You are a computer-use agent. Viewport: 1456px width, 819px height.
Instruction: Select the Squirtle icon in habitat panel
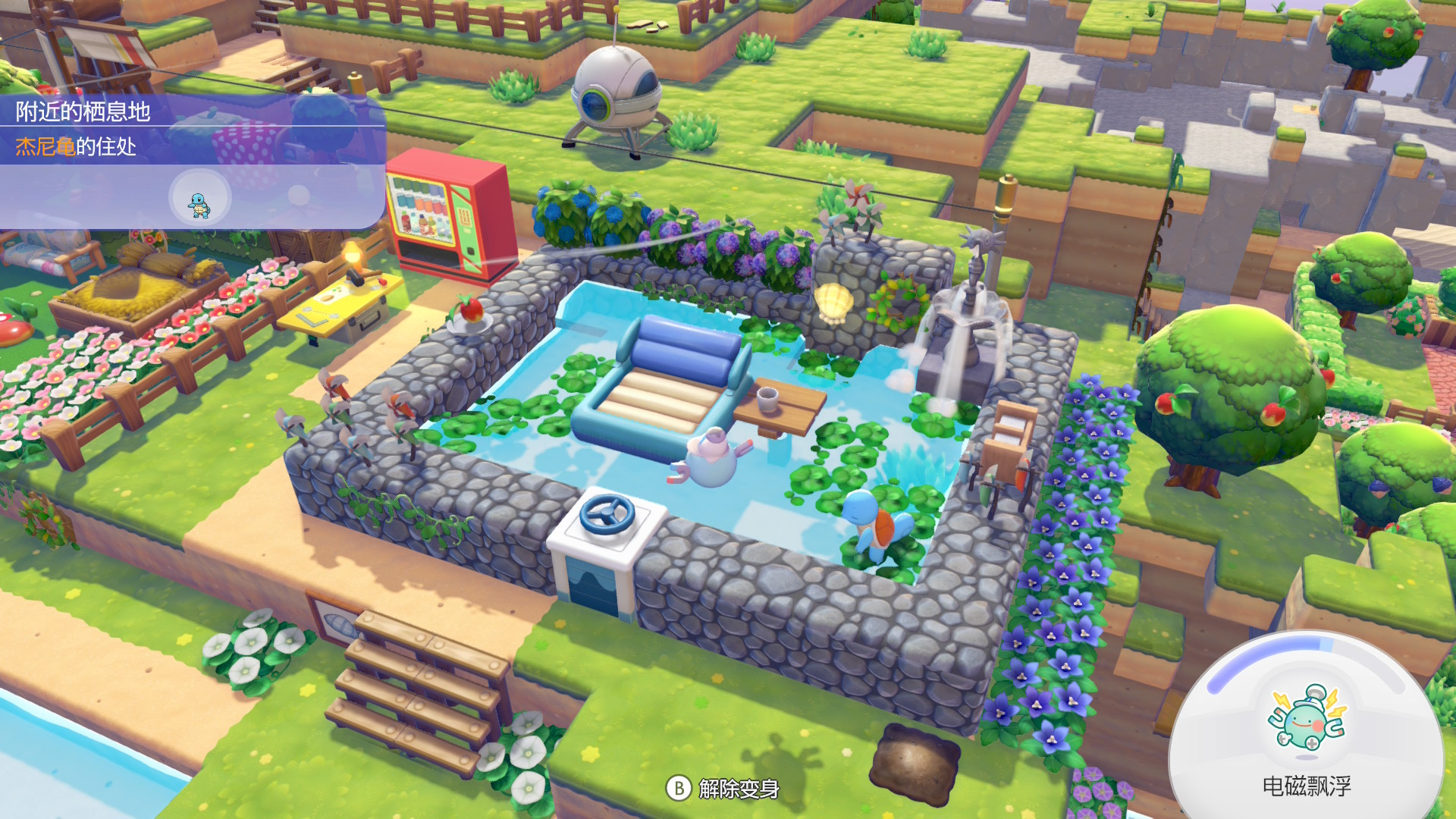tap(199, 199)
